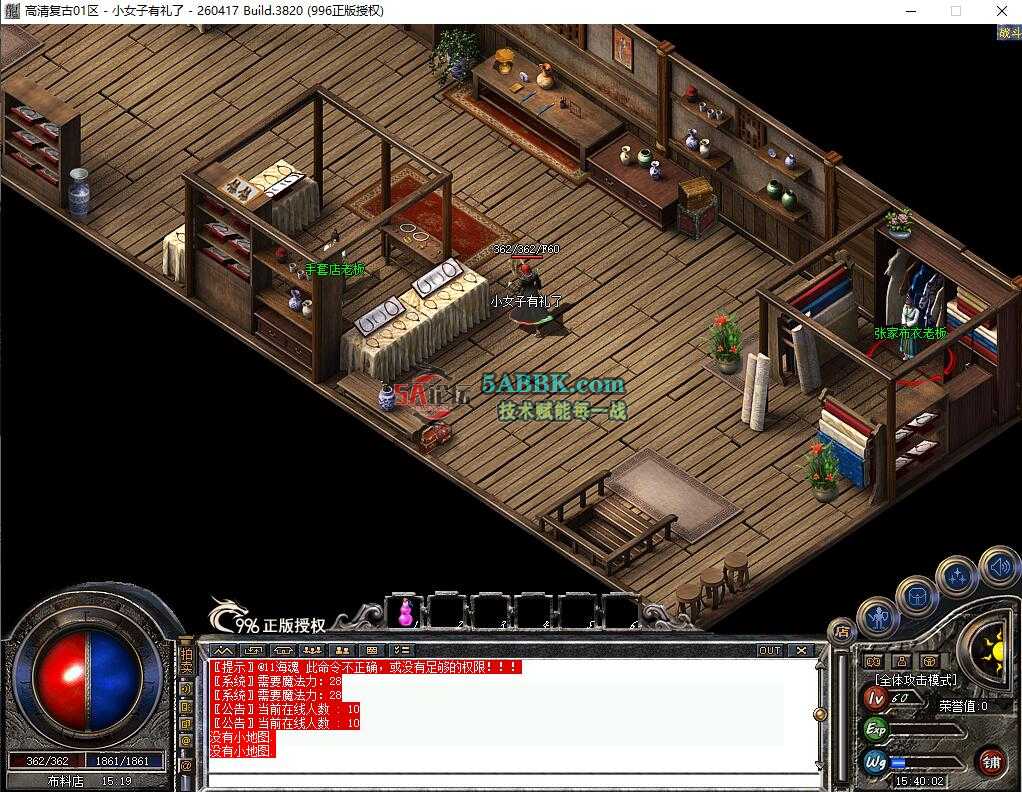Click the 拍卖 auction button
The image size is (1022, 792).
[x=186, y=660]
